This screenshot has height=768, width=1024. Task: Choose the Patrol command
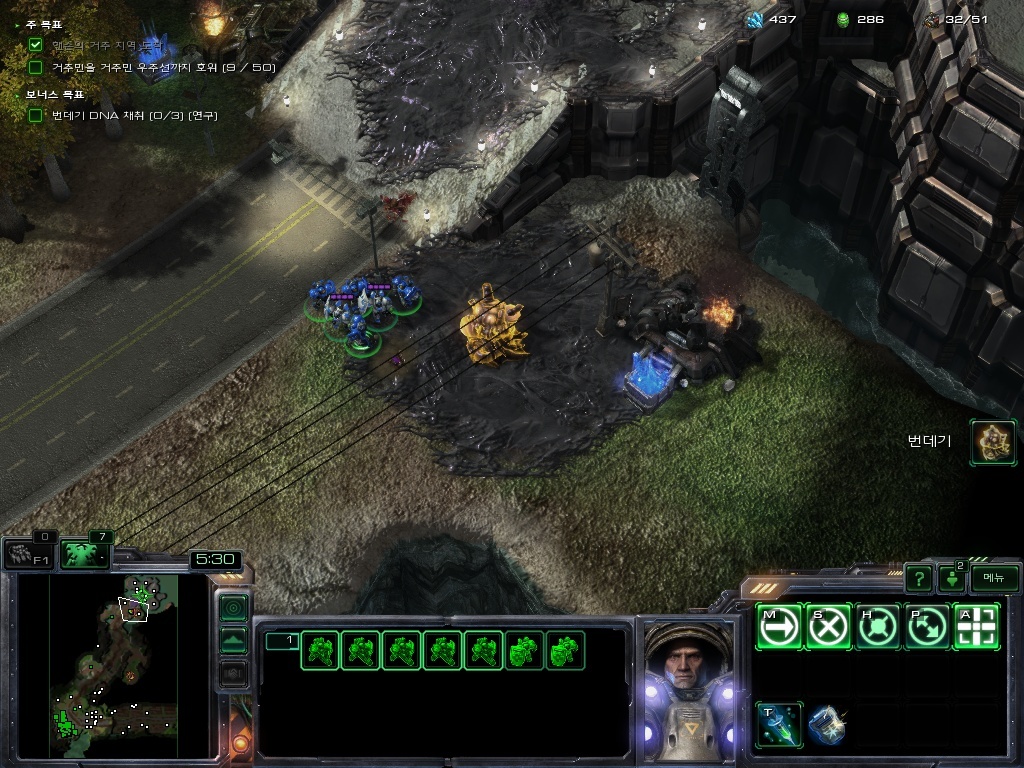(928, 627)
